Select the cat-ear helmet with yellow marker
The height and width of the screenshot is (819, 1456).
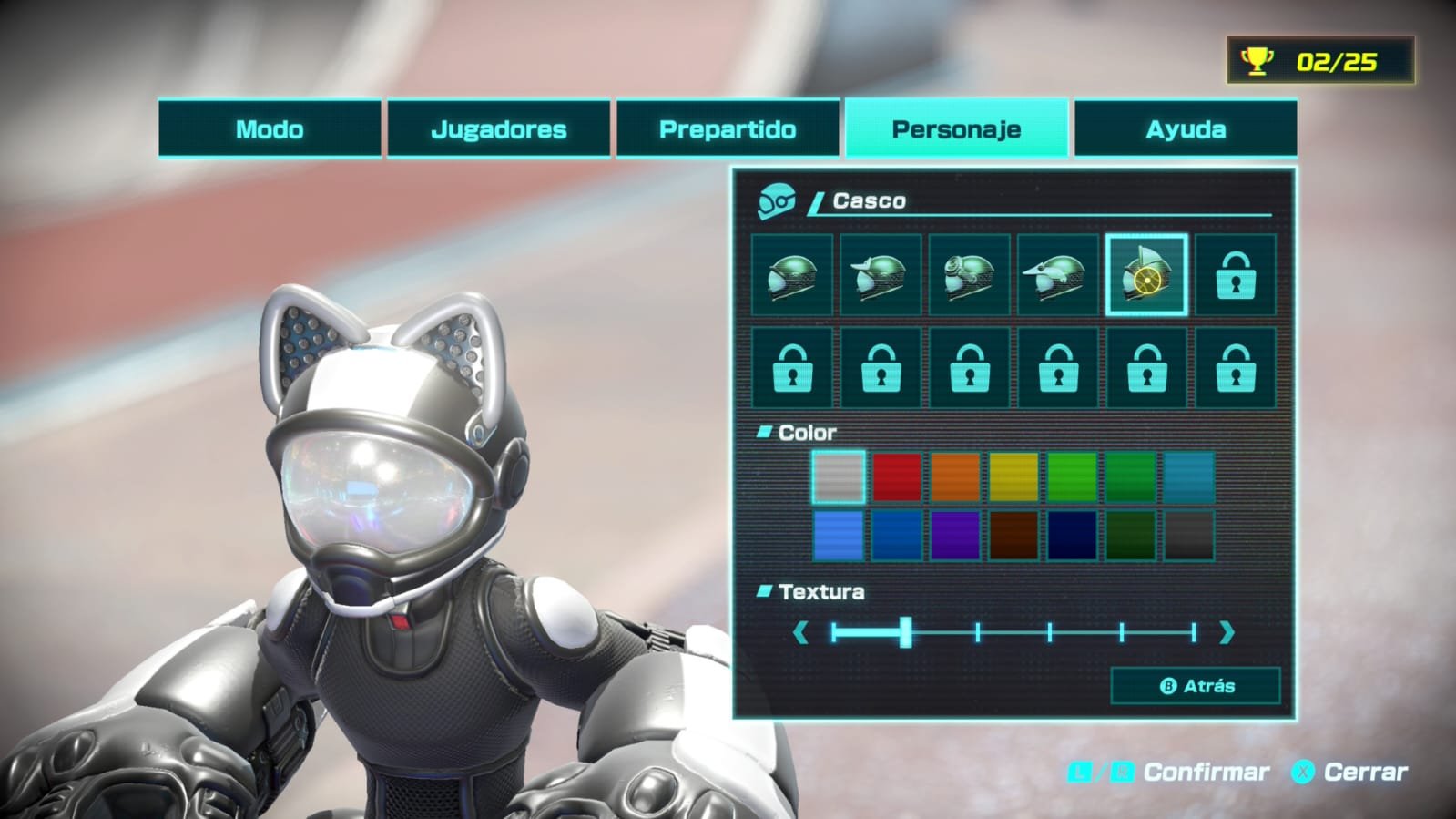point(1146,275)
